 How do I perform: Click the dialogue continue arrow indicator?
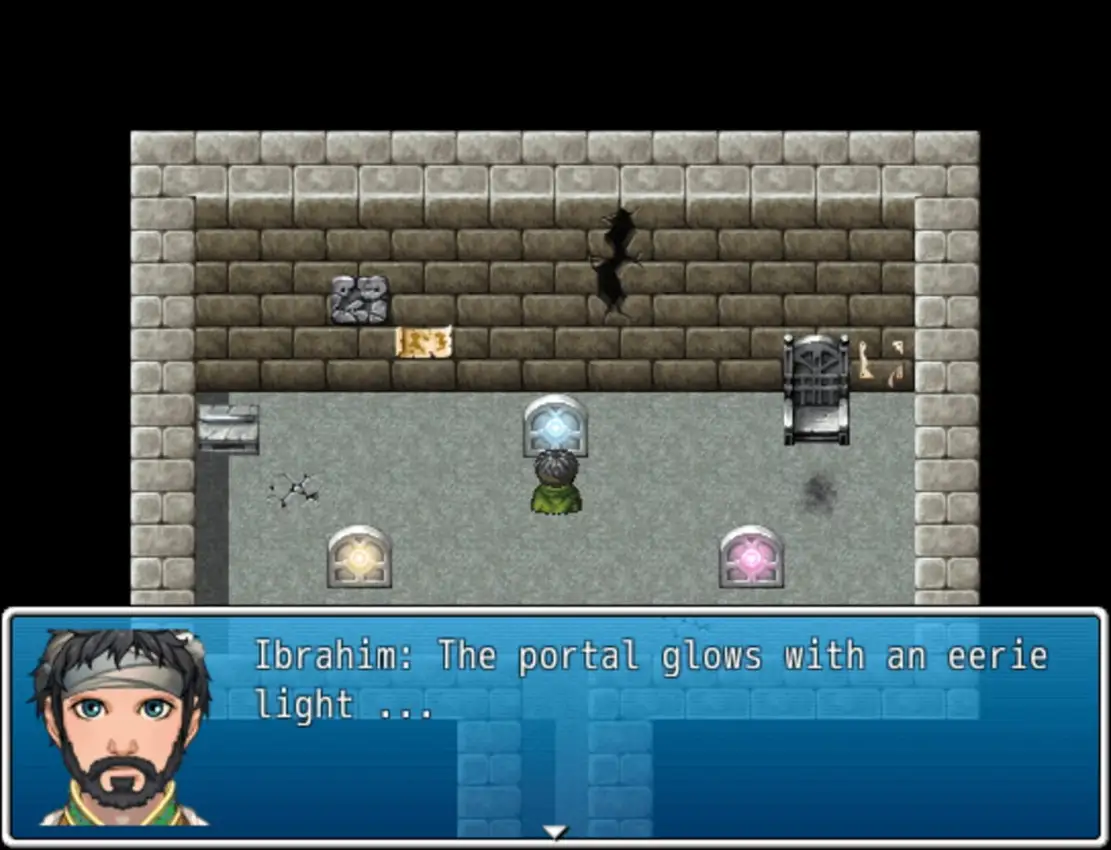[555, 831]
